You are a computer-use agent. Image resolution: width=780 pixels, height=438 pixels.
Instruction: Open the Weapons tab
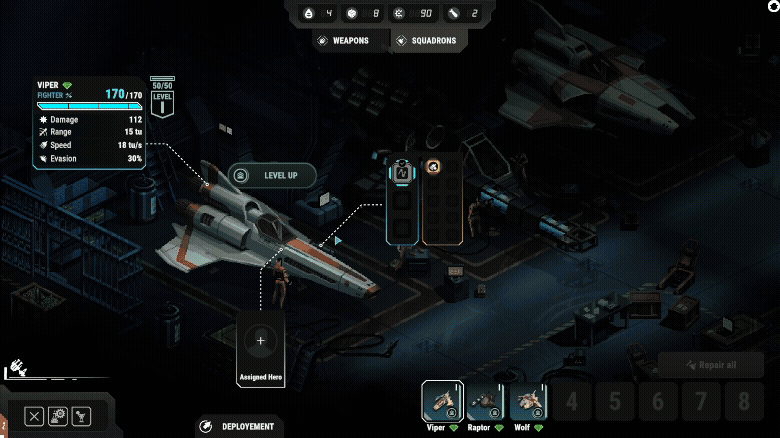[x=342, y=41]
